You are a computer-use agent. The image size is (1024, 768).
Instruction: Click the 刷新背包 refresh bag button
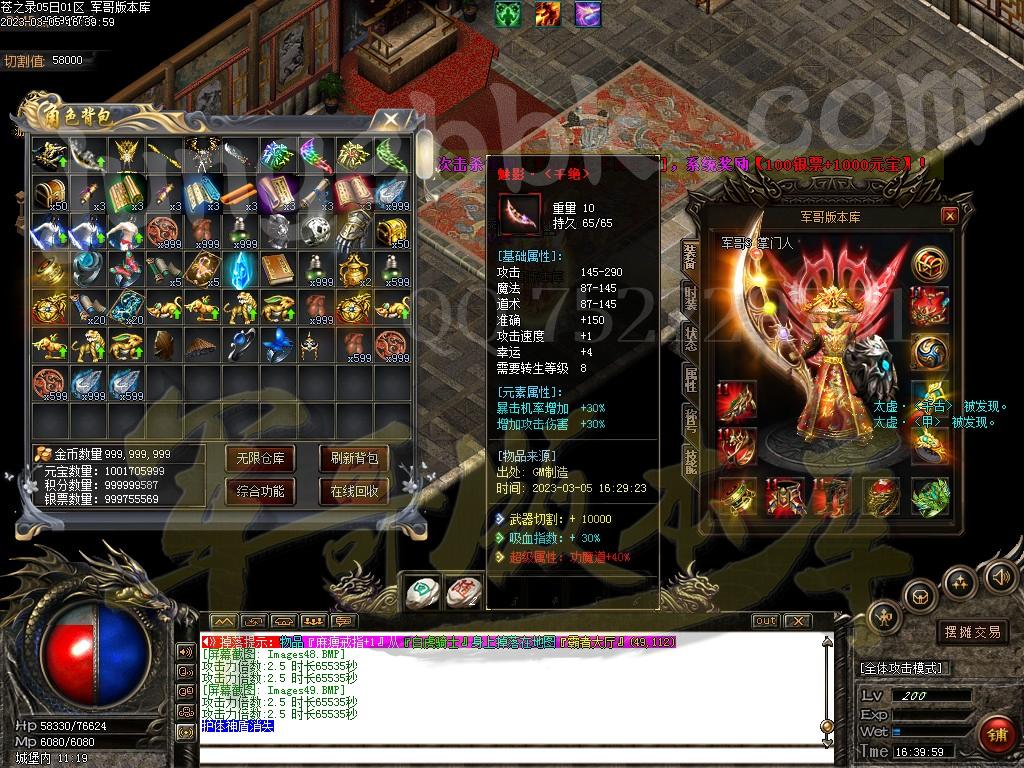[x=354, y=459]
